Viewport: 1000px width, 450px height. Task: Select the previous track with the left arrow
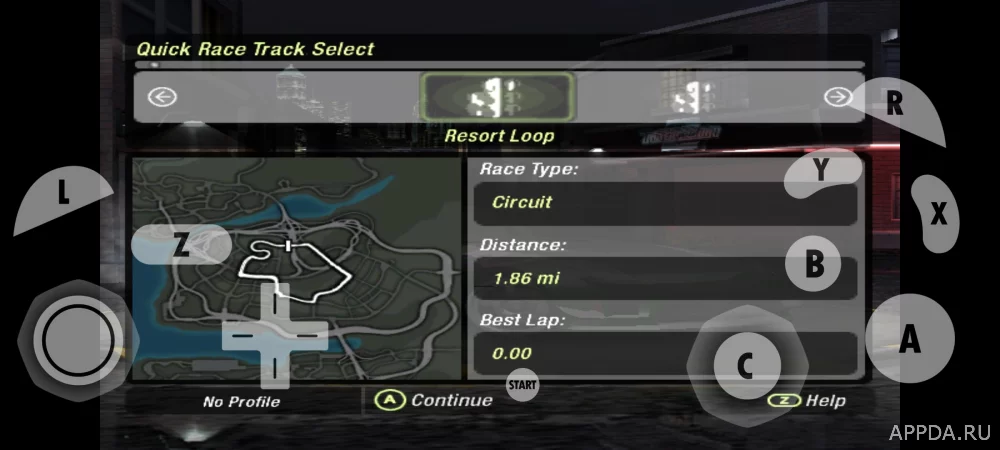click(x=162, y=97)
